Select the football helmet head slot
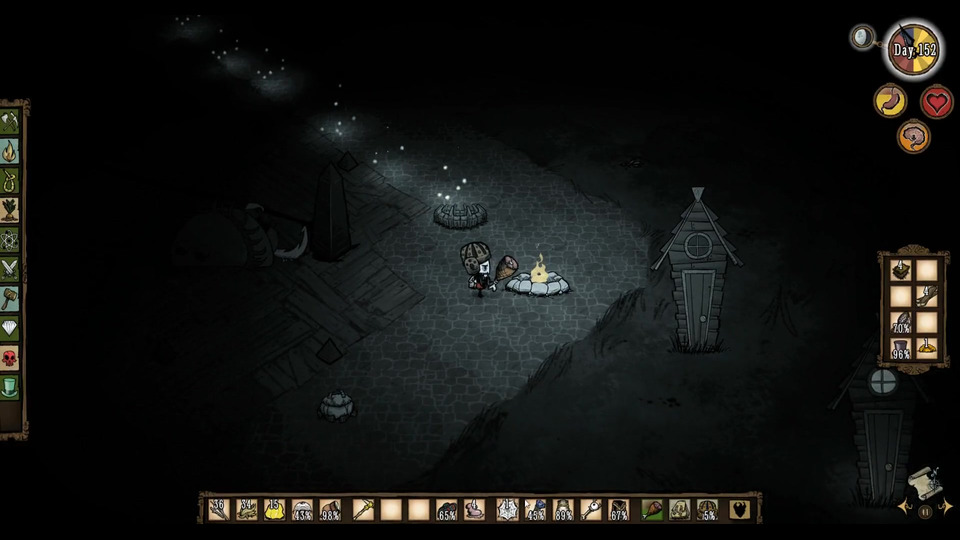 (708, 510)
